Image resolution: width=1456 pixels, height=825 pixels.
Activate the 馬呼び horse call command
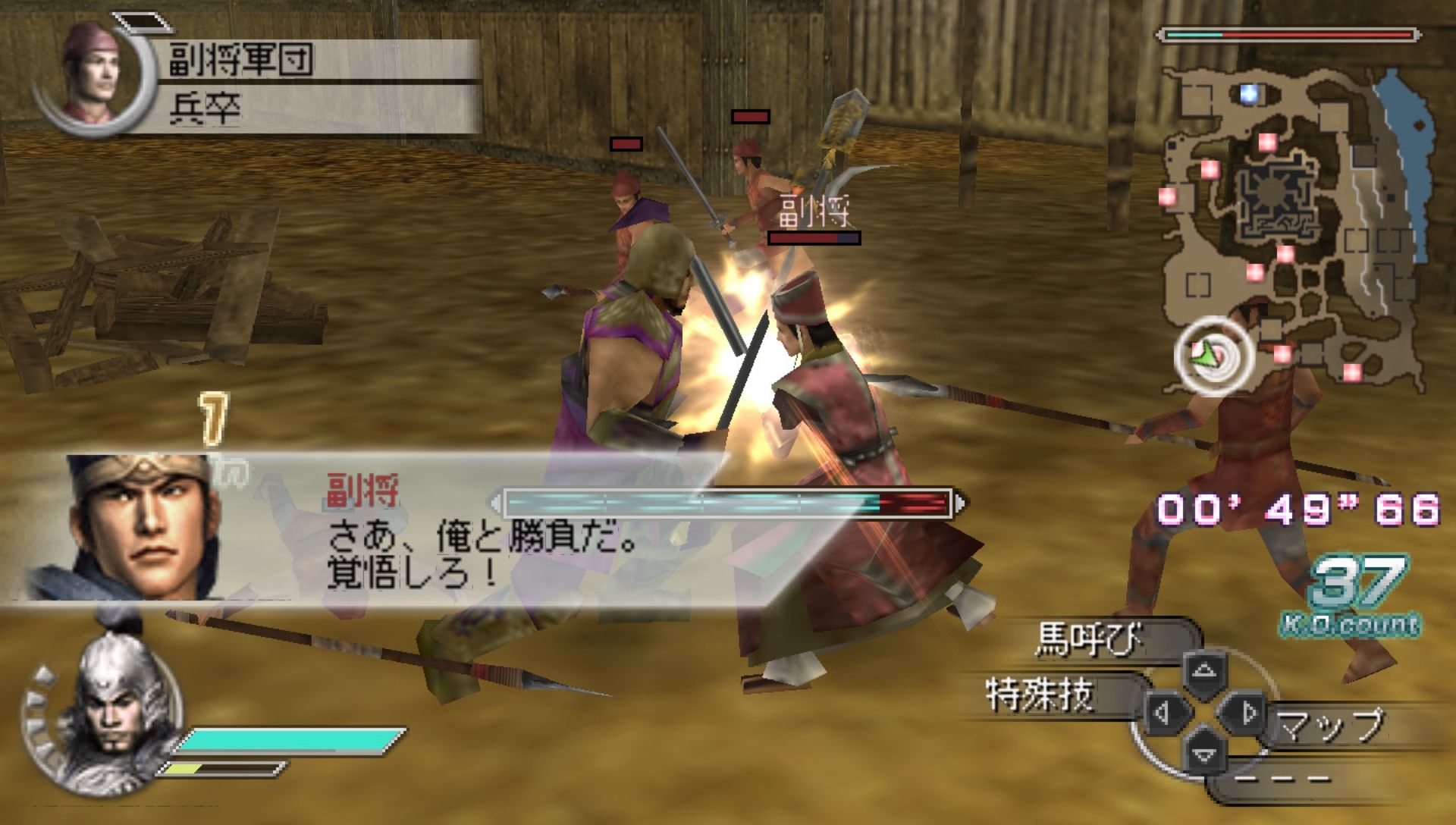coord(1090,640)
